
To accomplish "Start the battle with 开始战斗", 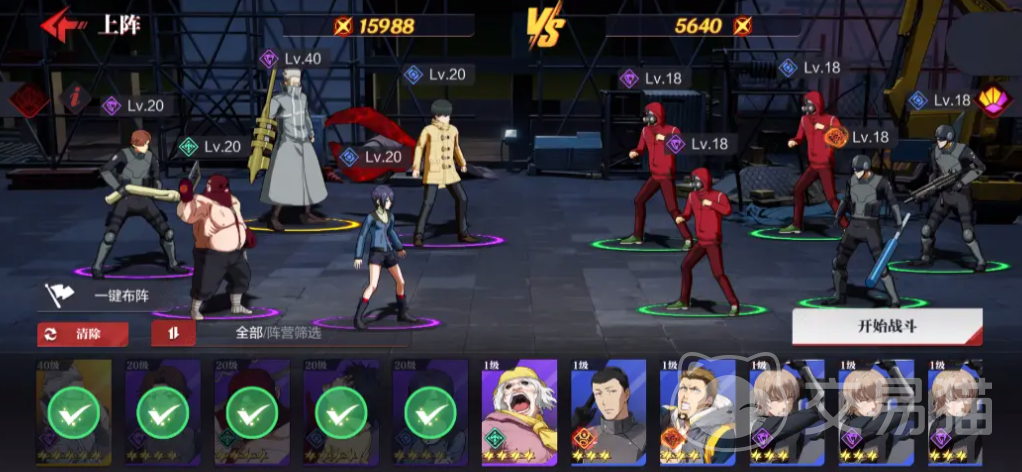I will point(886,326).
